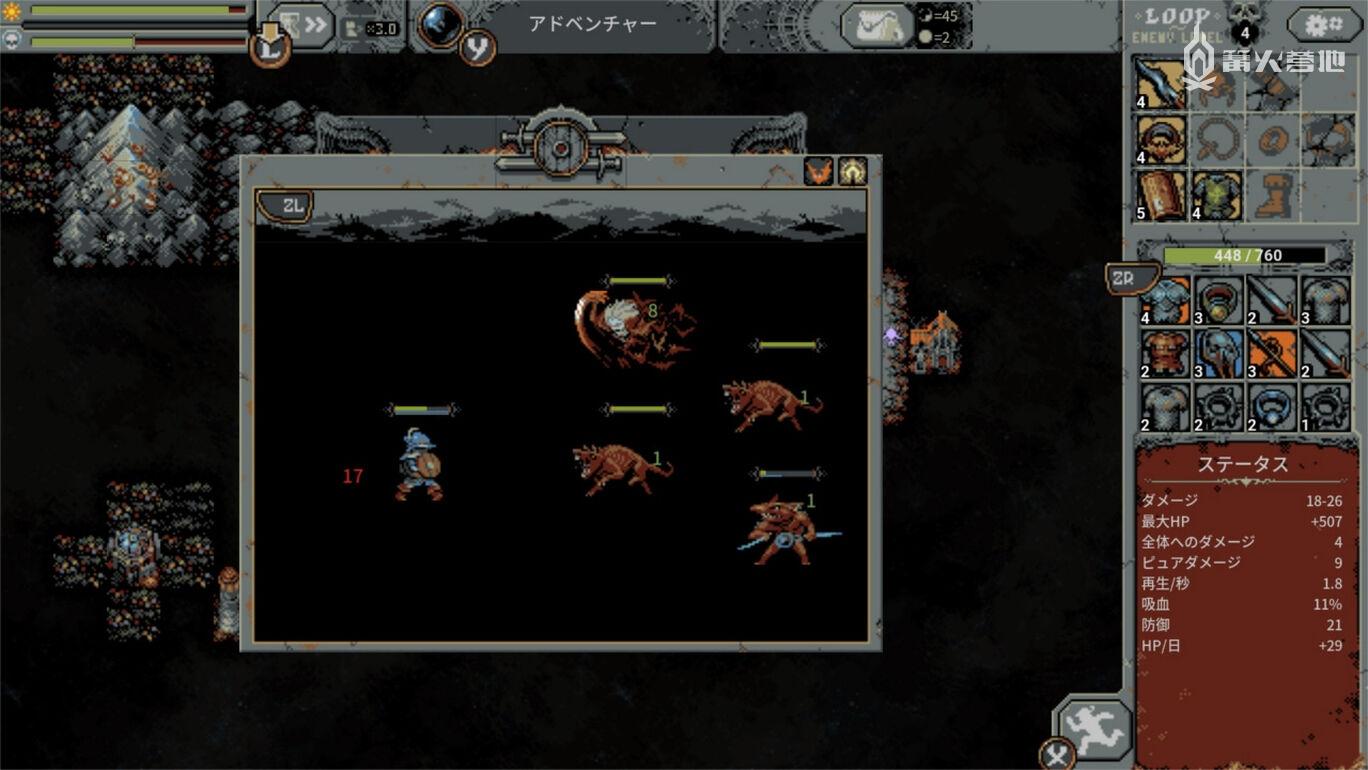
Task: Click the gear settings icon top right
Action: click(1322, 22)
